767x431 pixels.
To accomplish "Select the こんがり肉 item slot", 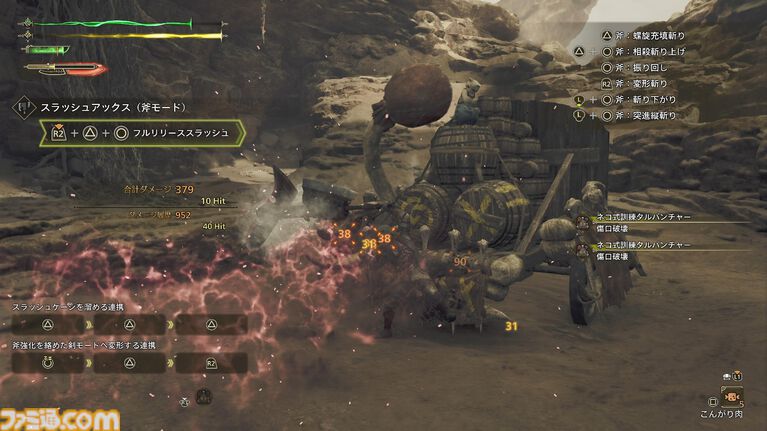I will pyautogui.click(x=731, y=396).
